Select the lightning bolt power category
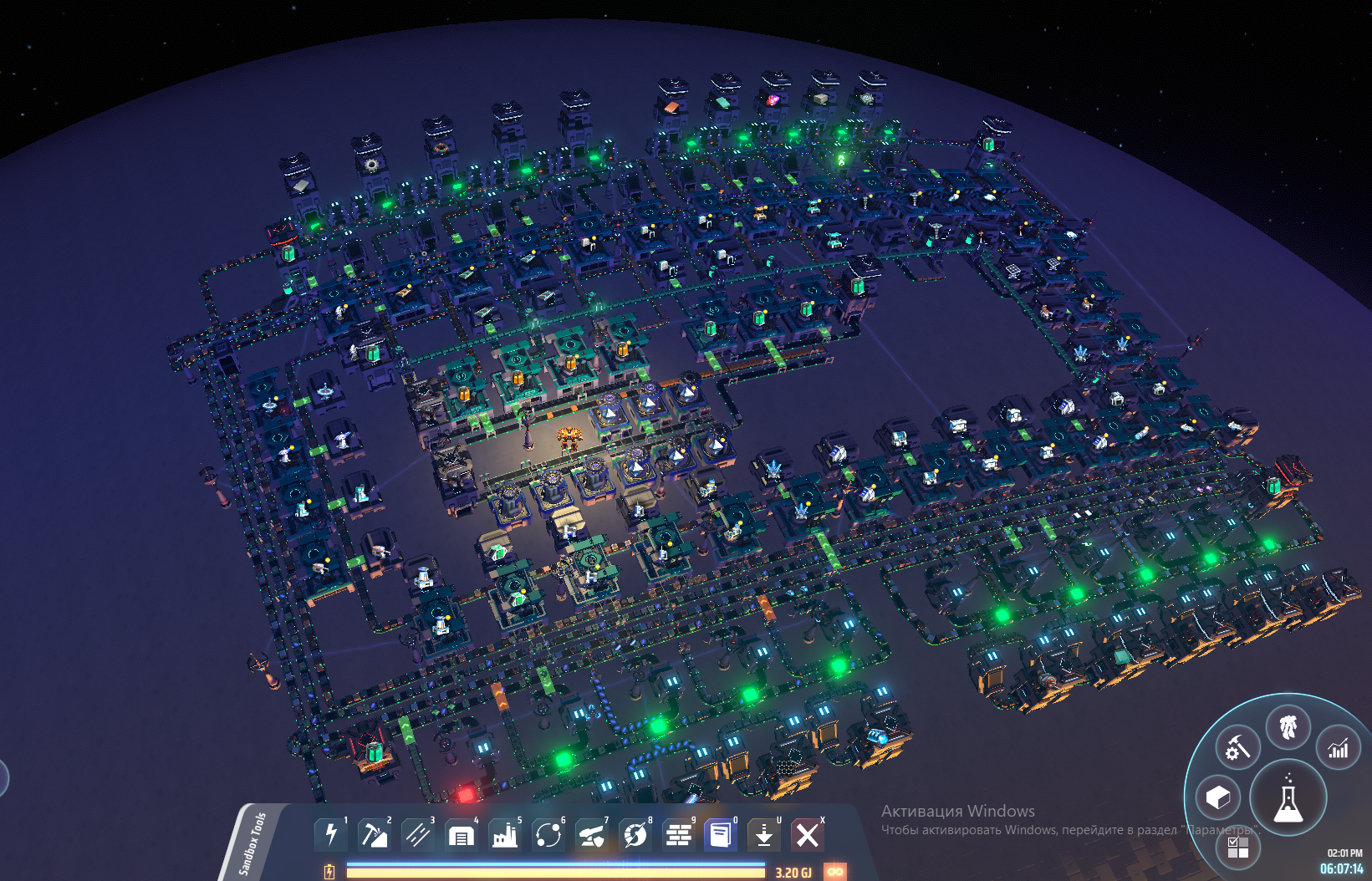1372x881 pixels. 331,834
